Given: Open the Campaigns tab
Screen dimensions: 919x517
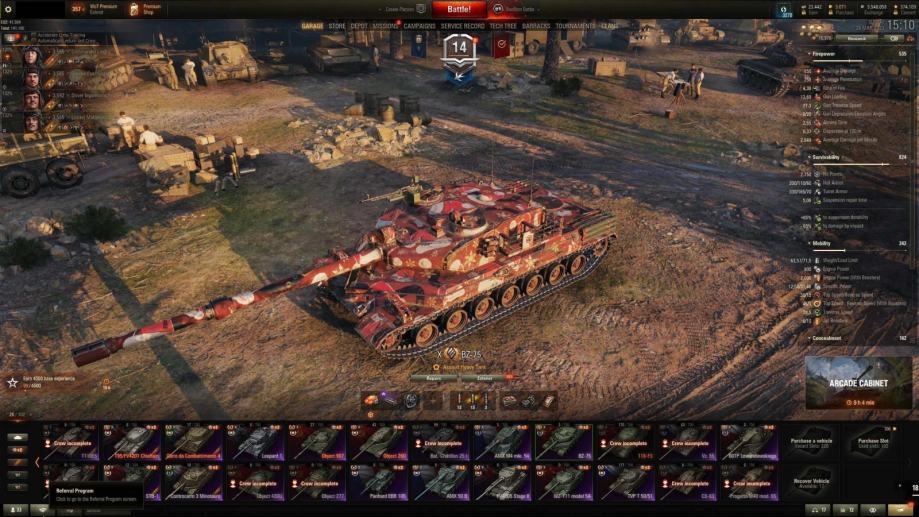Looking at the screenshot, I should point(420,26).
